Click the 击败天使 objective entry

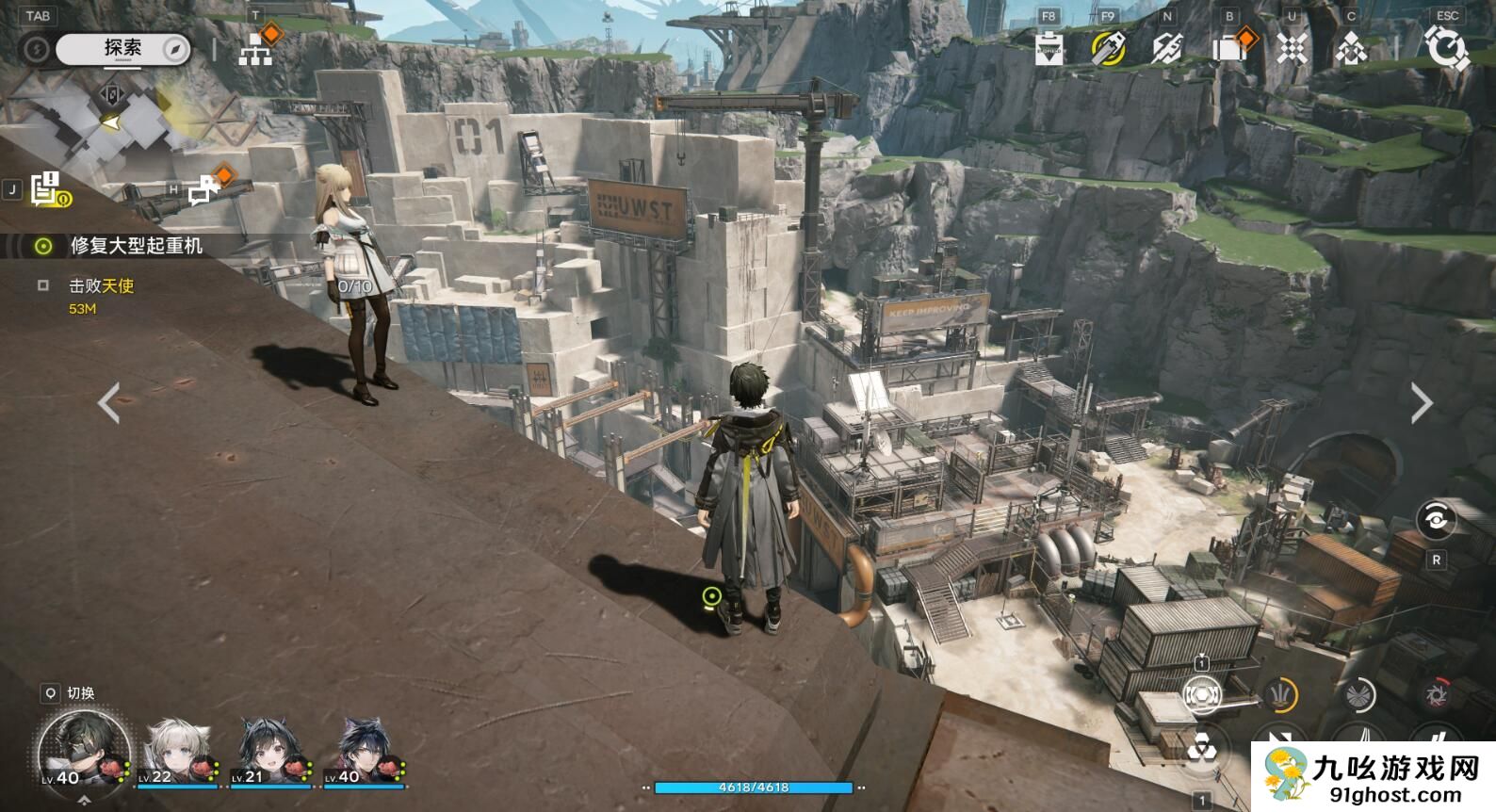(x=101, y=285)
